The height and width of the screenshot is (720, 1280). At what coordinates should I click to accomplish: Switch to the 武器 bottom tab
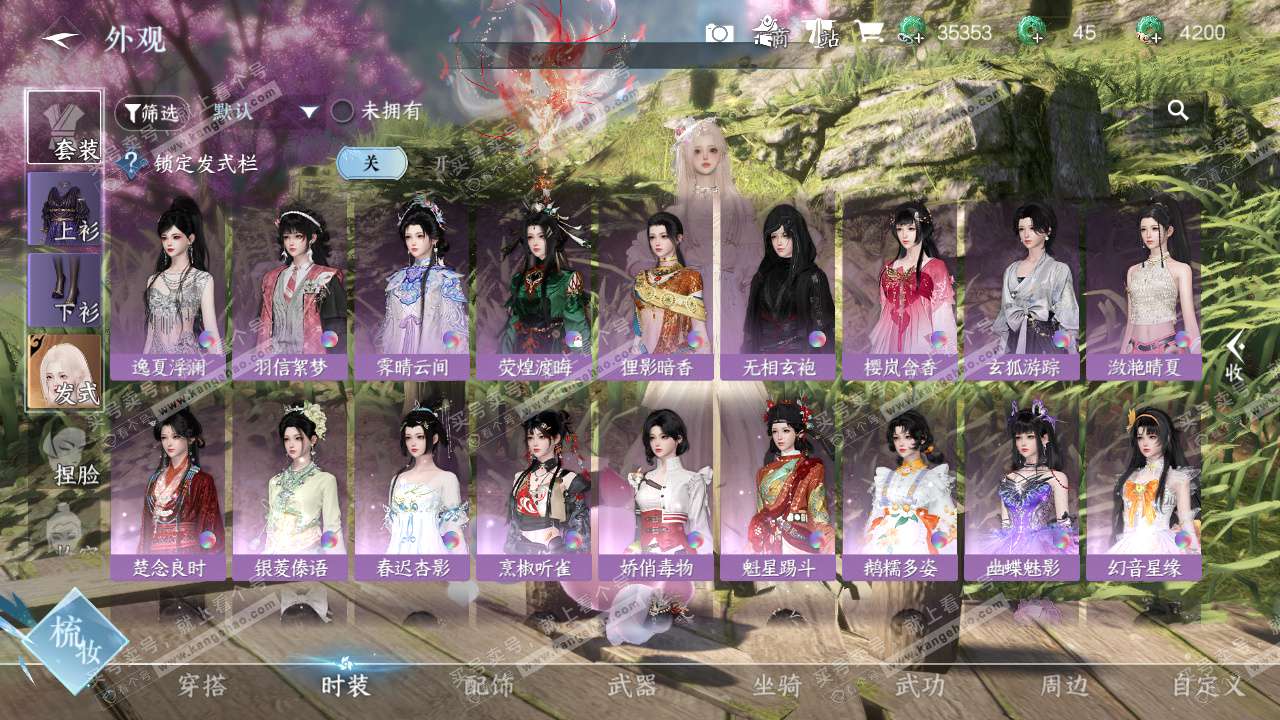click(632, 686)
